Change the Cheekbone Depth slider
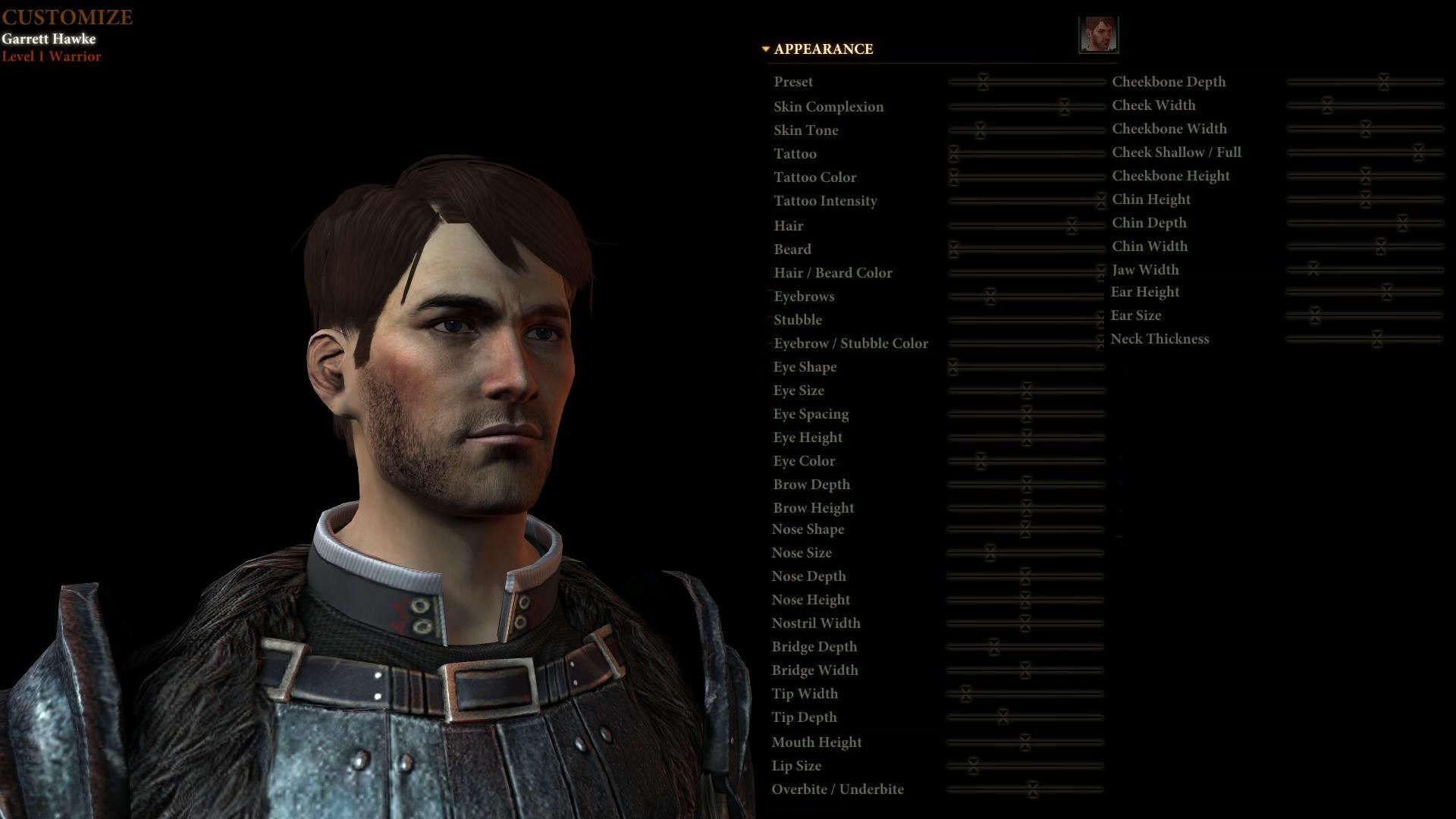1456x819 pixels. 1383,82
